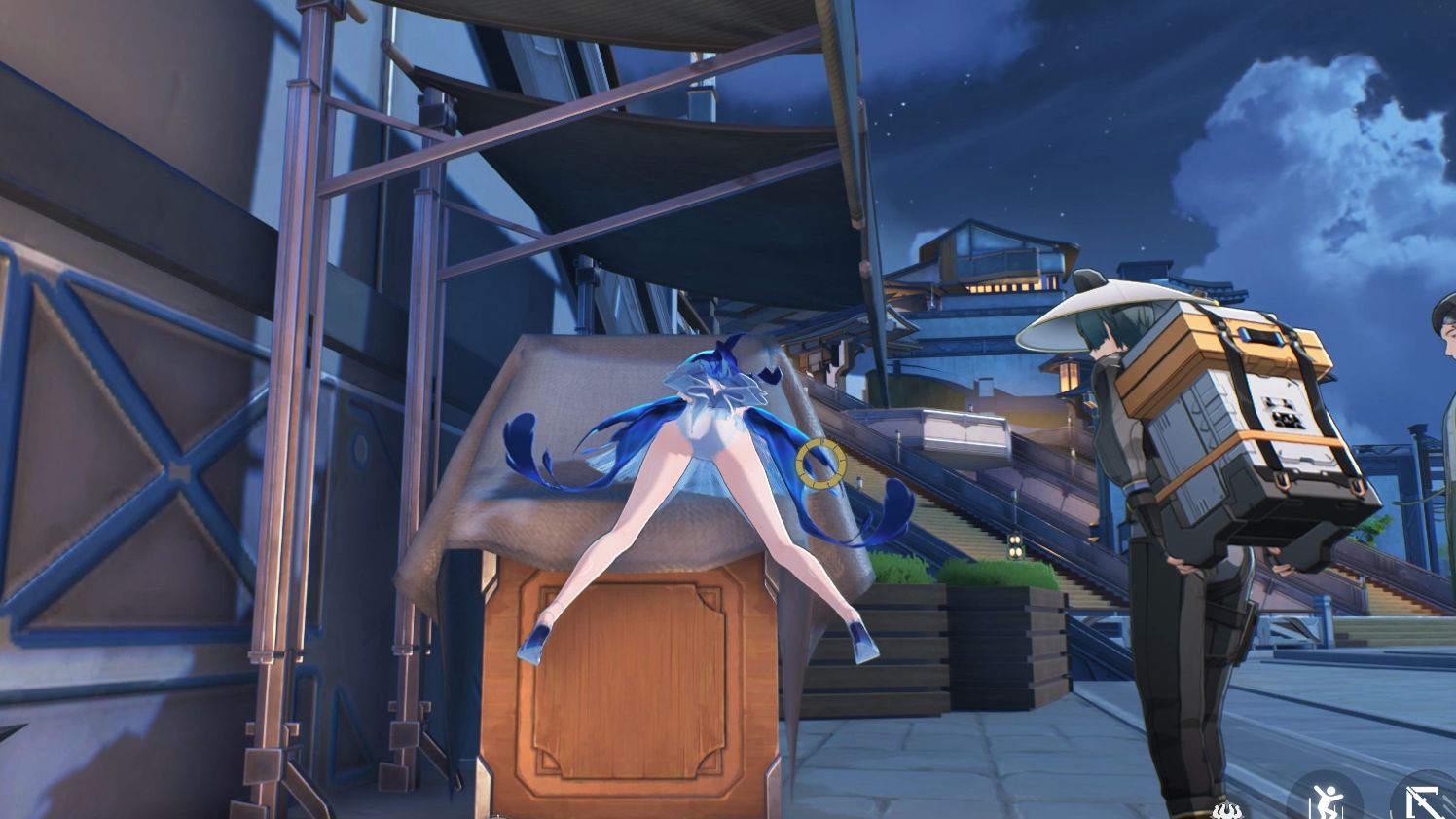Viewport: 1456px width, 819px height.
Task: Tap the small crest emblem icon
Action: point(1226,810)
